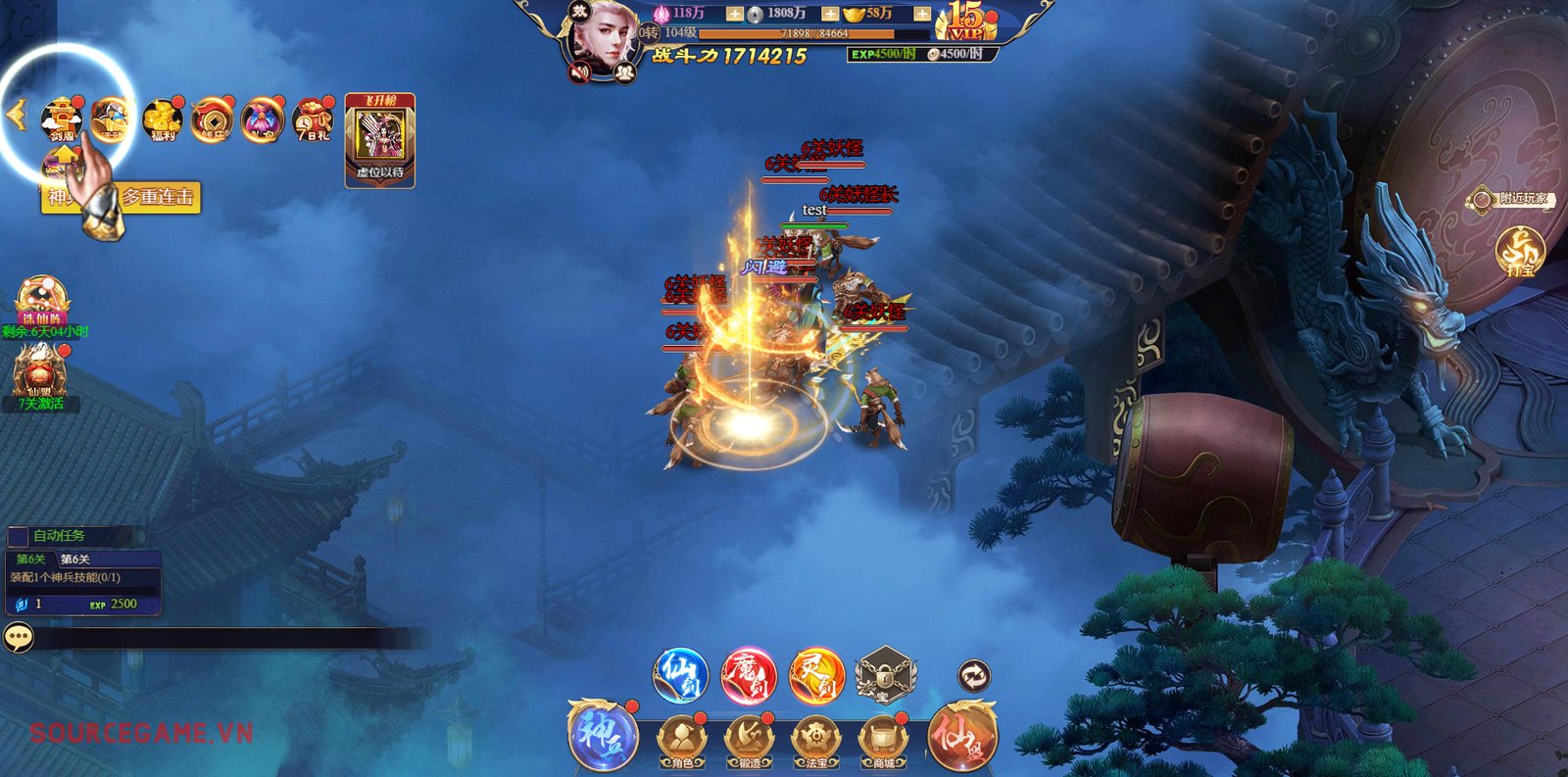Open the 商城 shop menu

pos(883,741)
